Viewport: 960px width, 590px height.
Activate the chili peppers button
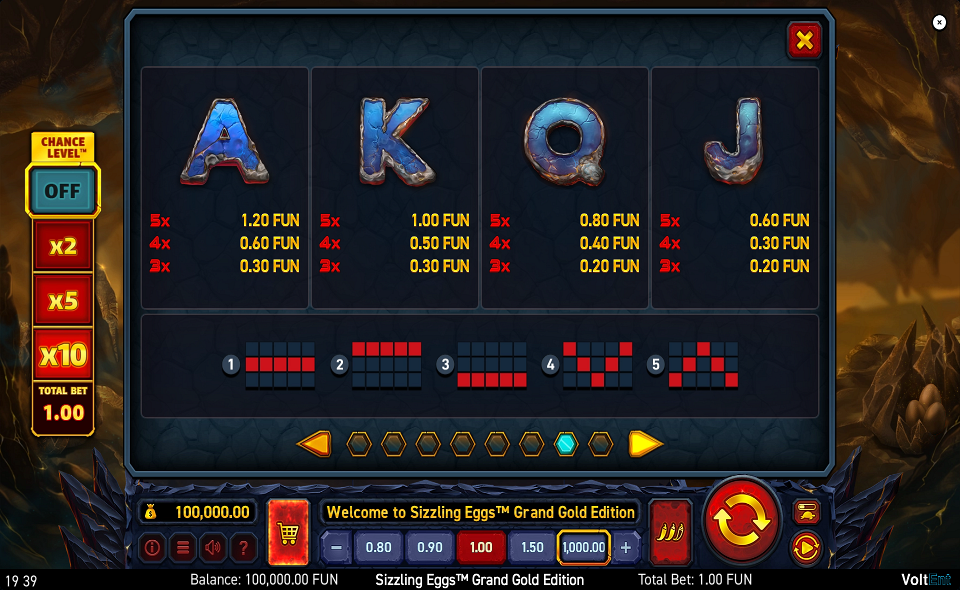[x=670, y=531]
